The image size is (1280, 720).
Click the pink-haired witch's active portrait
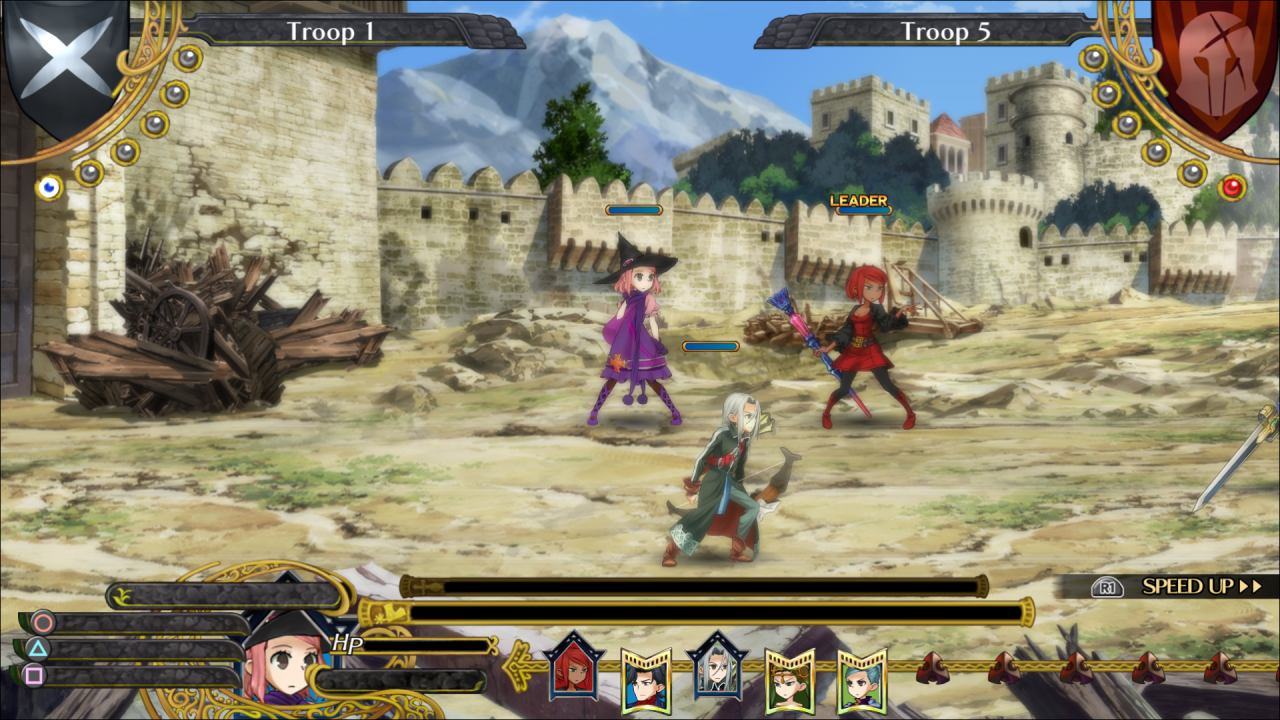click(283, 662)
